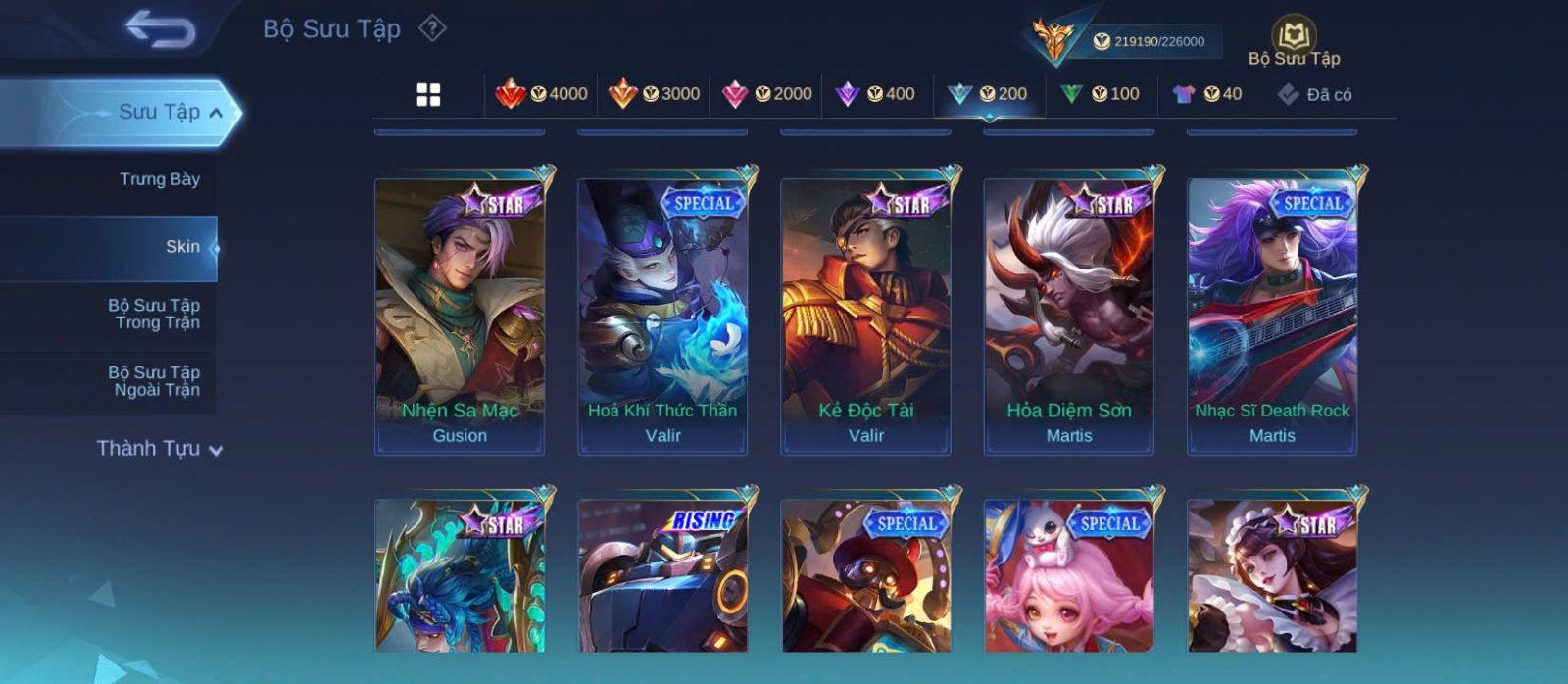Select the Kẻ Độc Tài Valir skin card

tap(865, 316)
